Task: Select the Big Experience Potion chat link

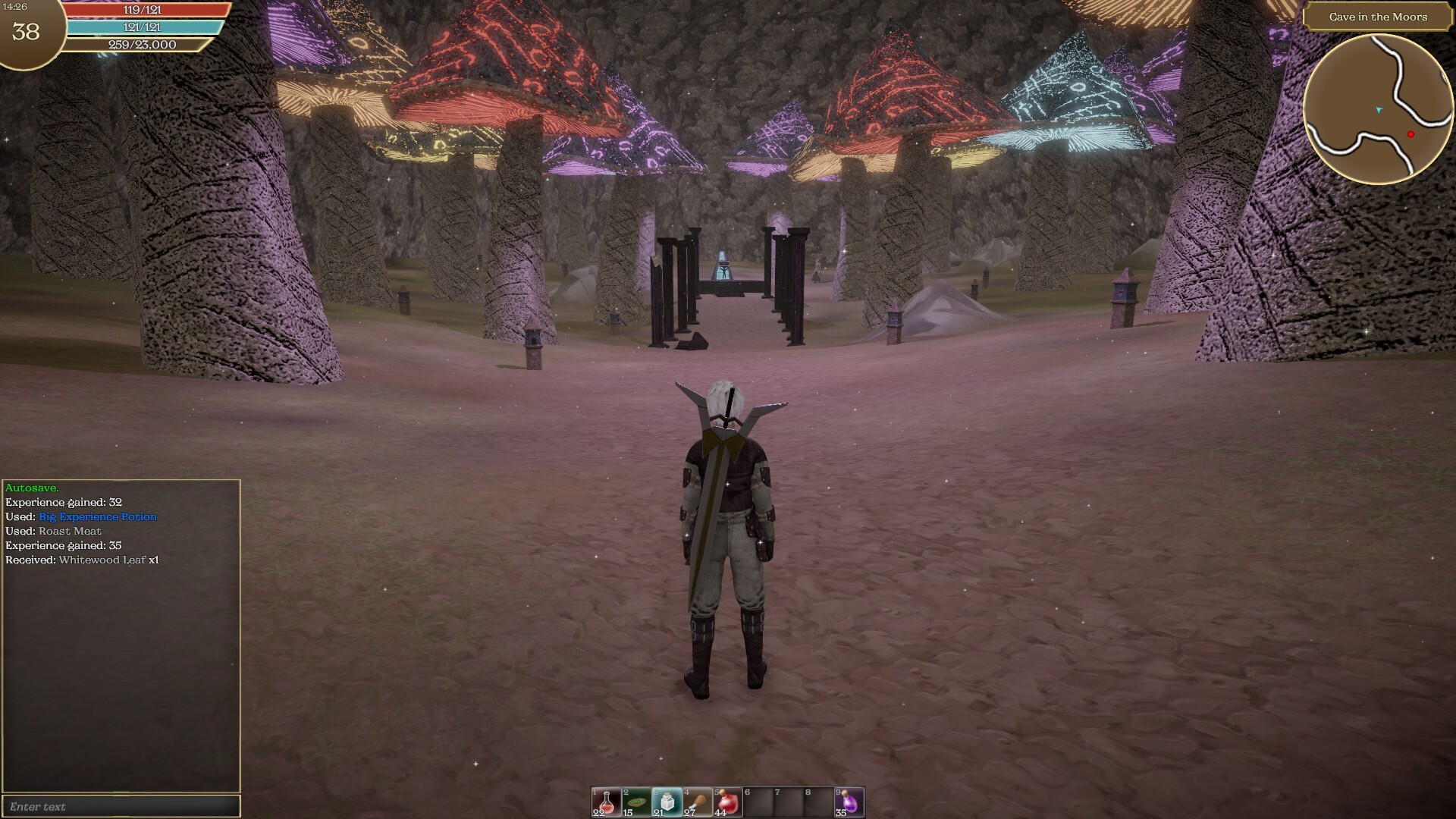Action: click(x=98, y=516)
